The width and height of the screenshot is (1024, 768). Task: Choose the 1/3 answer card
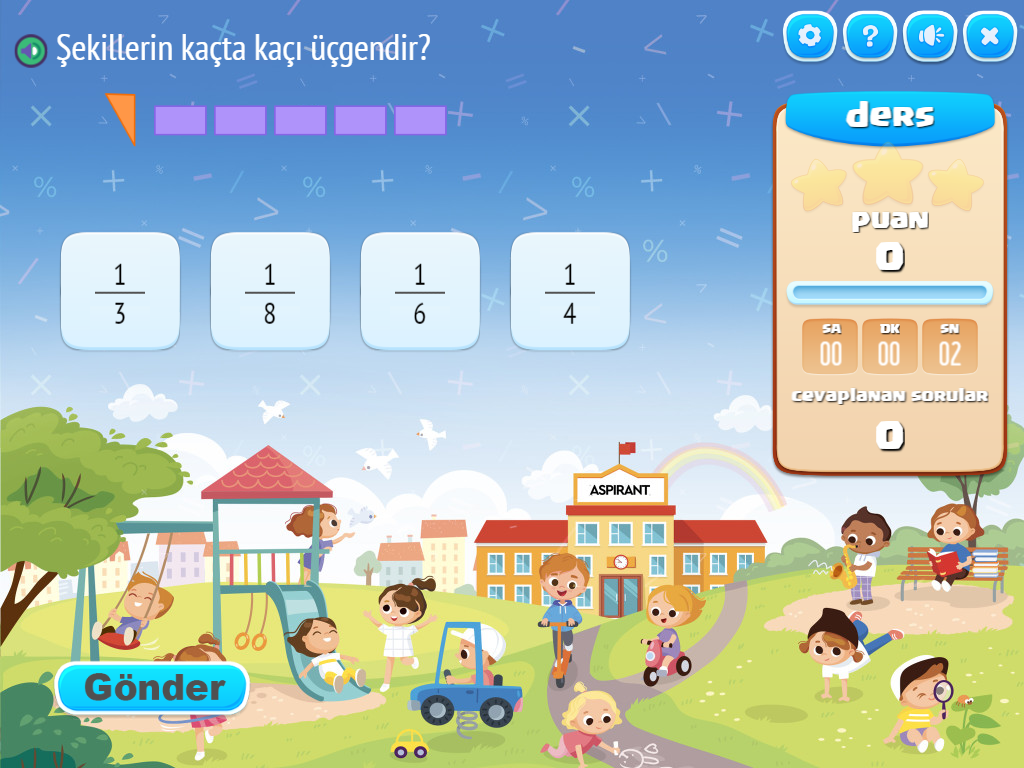click(120, 291)
